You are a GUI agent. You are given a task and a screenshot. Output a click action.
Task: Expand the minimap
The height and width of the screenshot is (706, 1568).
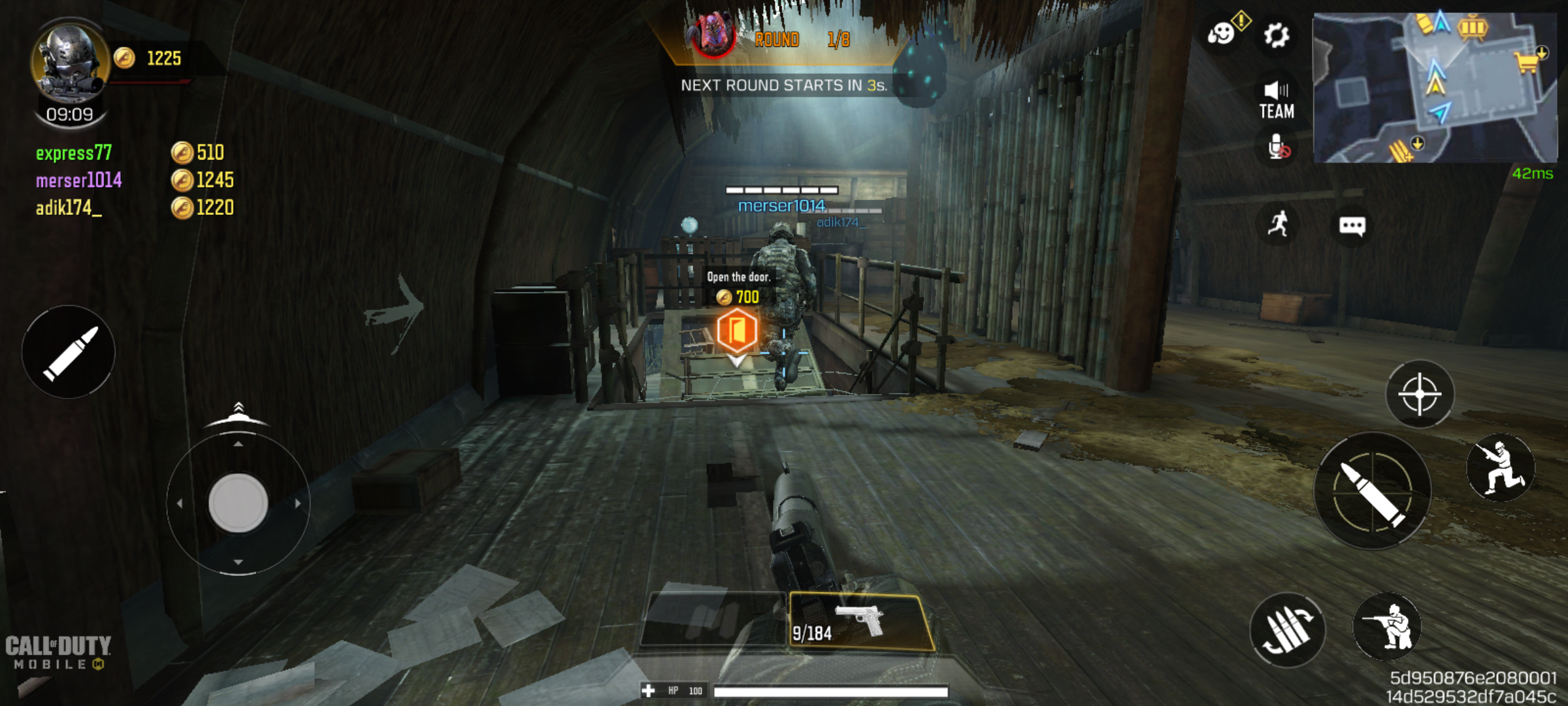(1434, 88)
